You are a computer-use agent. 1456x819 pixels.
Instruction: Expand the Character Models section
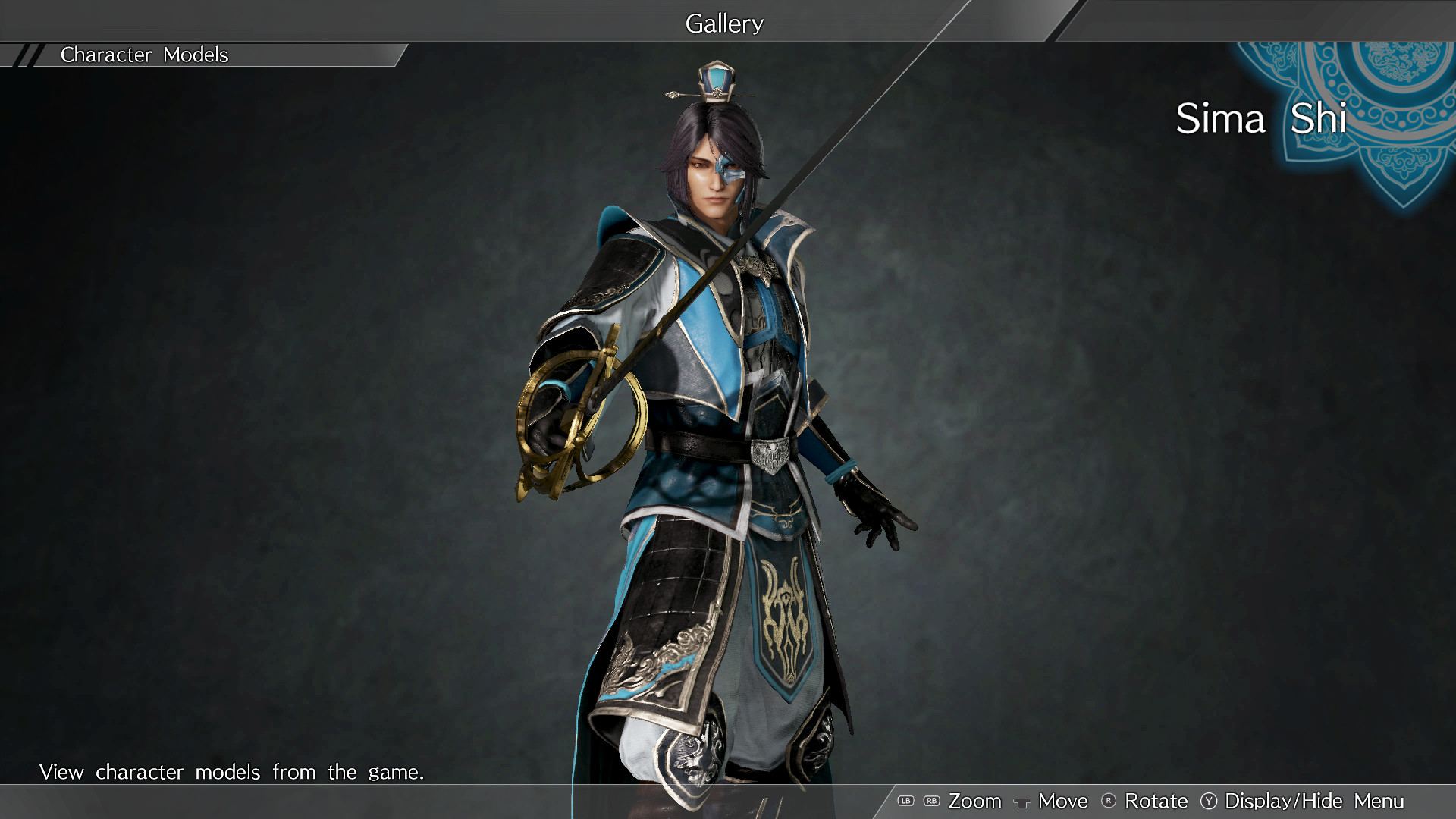[144, 55]
